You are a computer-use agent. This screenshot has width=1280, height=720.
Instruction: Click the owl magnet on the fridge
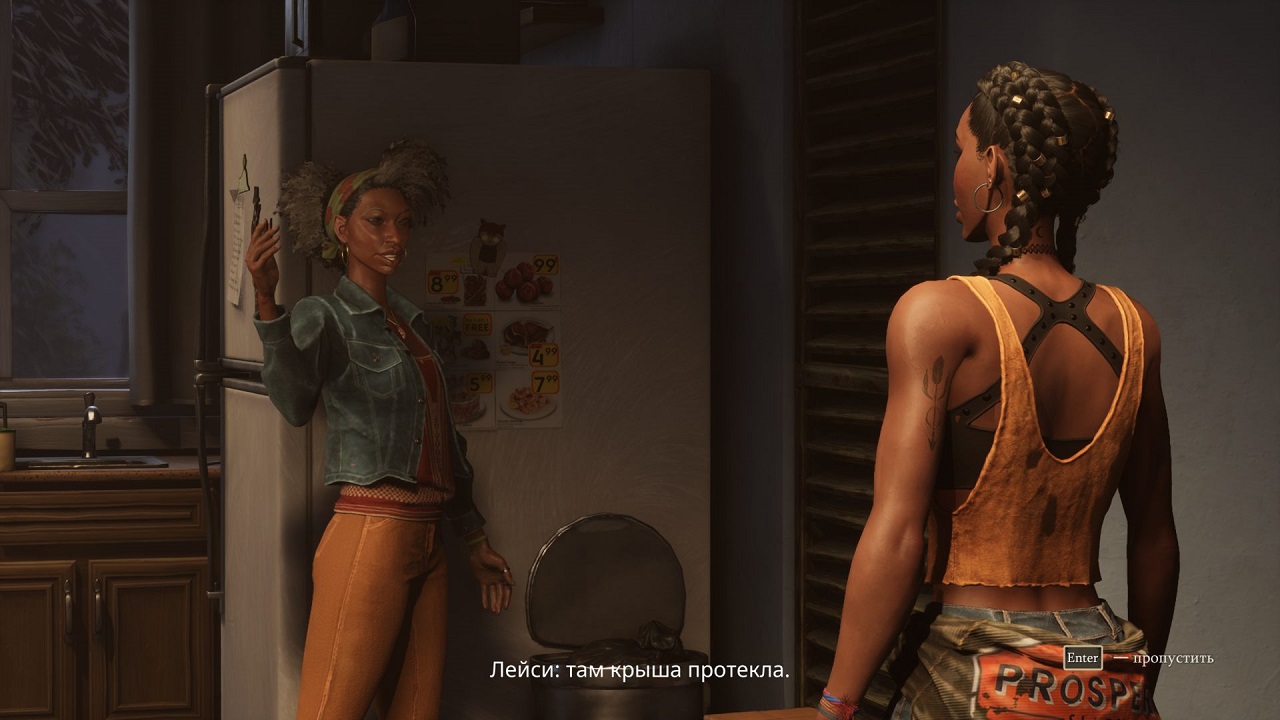click(487, 238)
